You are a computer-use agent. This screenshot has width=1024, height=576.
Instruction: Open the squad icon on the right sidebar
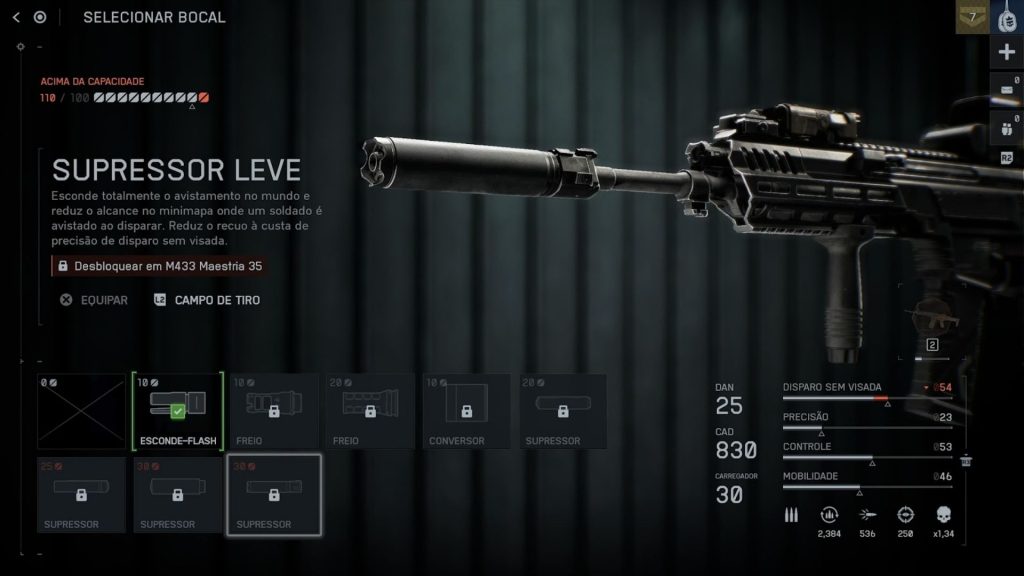1006,128
